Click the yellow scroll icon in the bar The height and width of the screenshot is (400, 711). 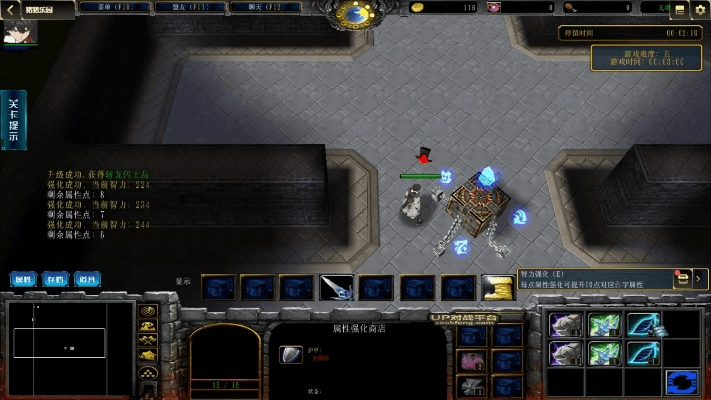pos(497,288)
